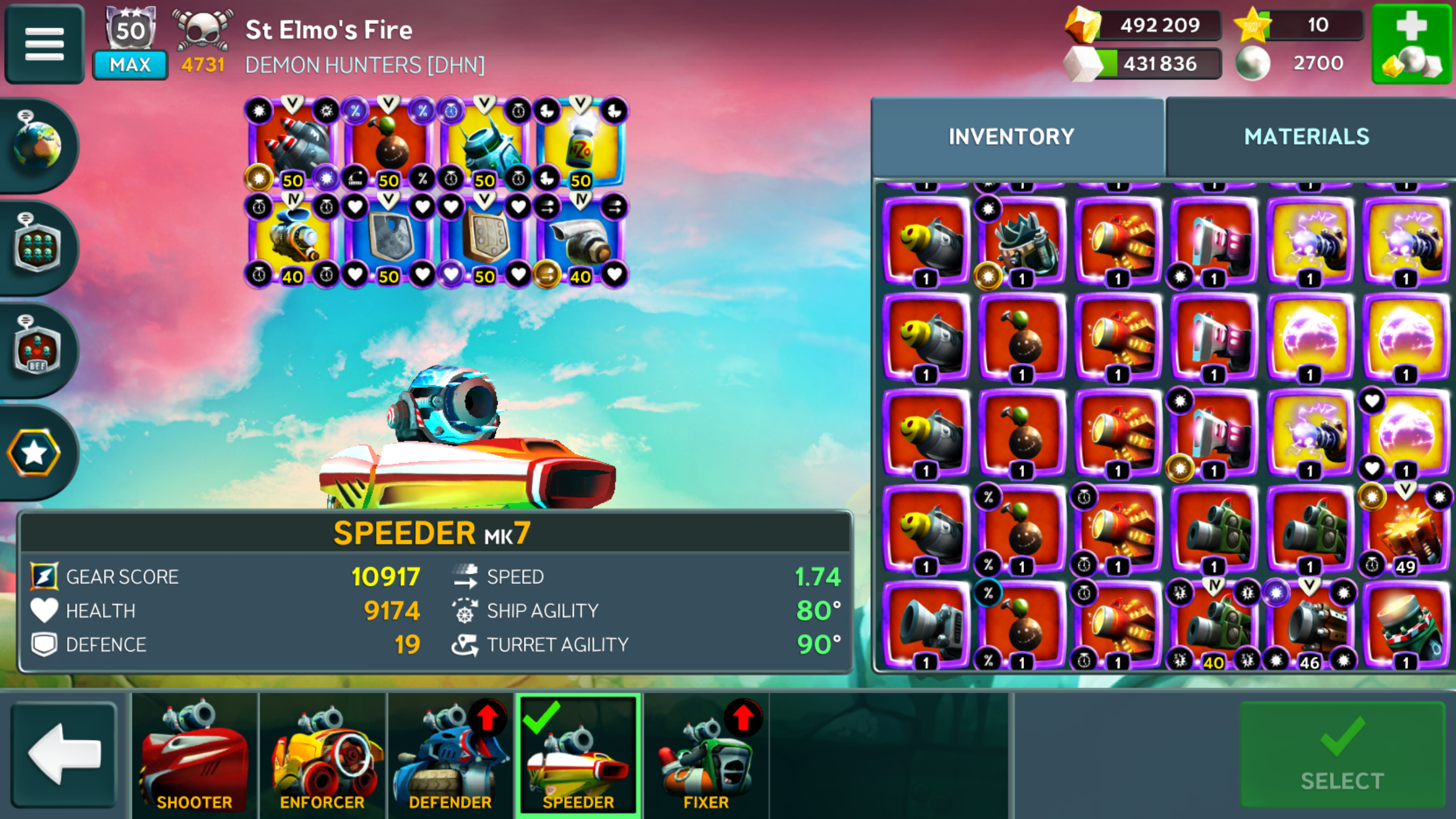The image size is (1456, 819).
Task: Pick the Fixer ship
Action: tap(706, 755)
